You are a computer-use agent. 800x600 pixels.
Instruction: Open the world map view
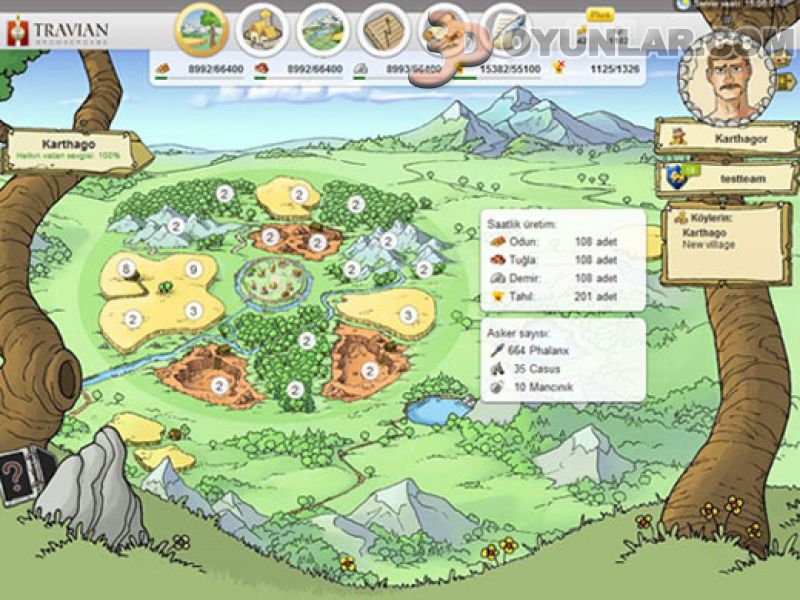322,30
